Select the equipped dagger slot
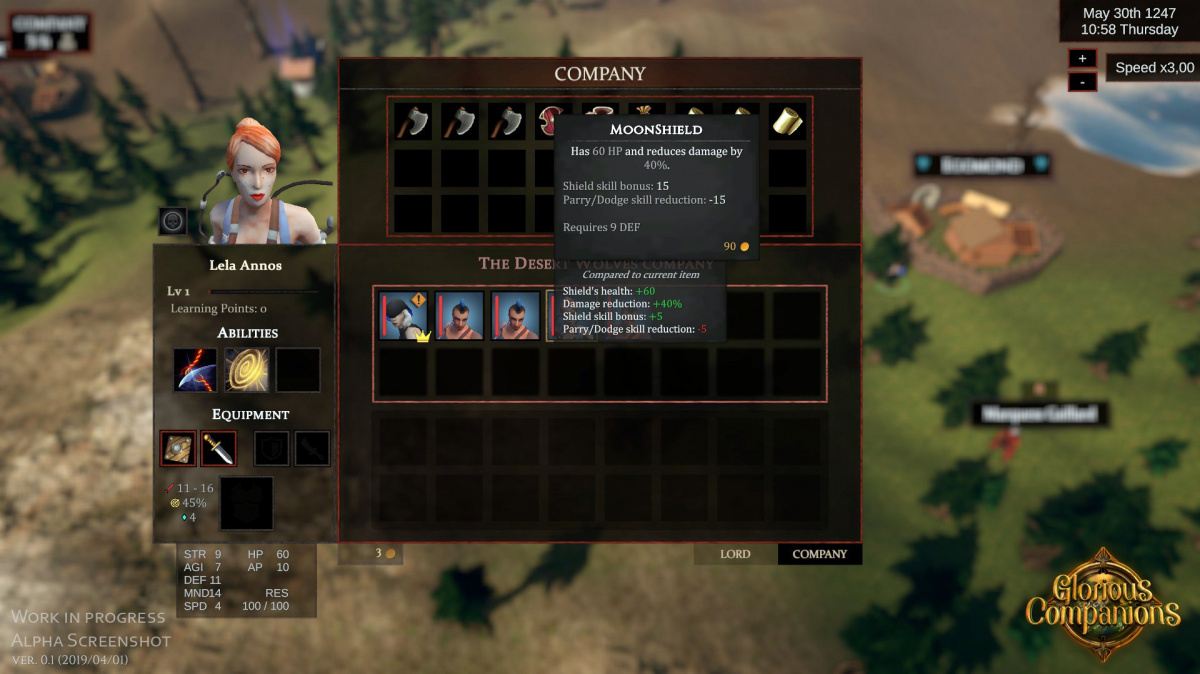Screen dimensions: 1200x674 [218, 449]
